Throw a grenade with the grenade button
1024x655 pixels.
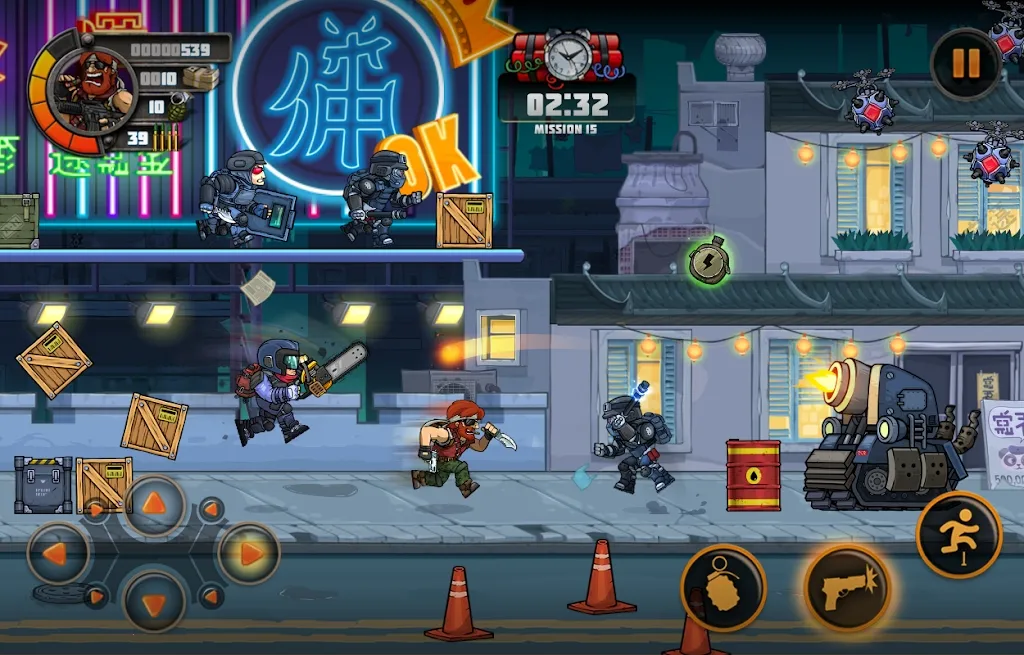[723, 589]
